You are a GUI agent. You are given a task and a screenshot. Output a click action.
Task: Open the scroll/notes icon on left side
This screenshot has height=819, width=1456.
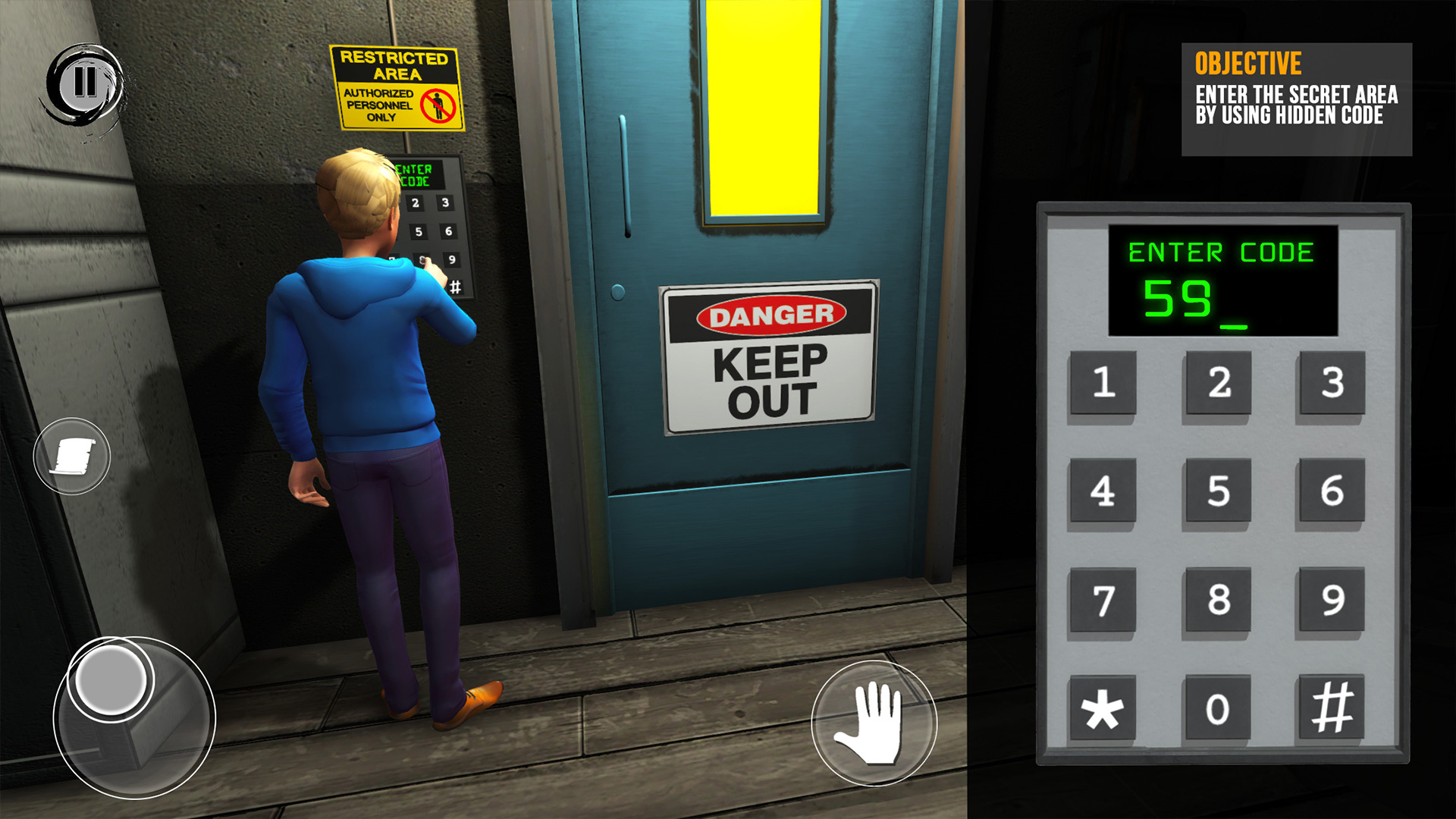pos(71,456)
